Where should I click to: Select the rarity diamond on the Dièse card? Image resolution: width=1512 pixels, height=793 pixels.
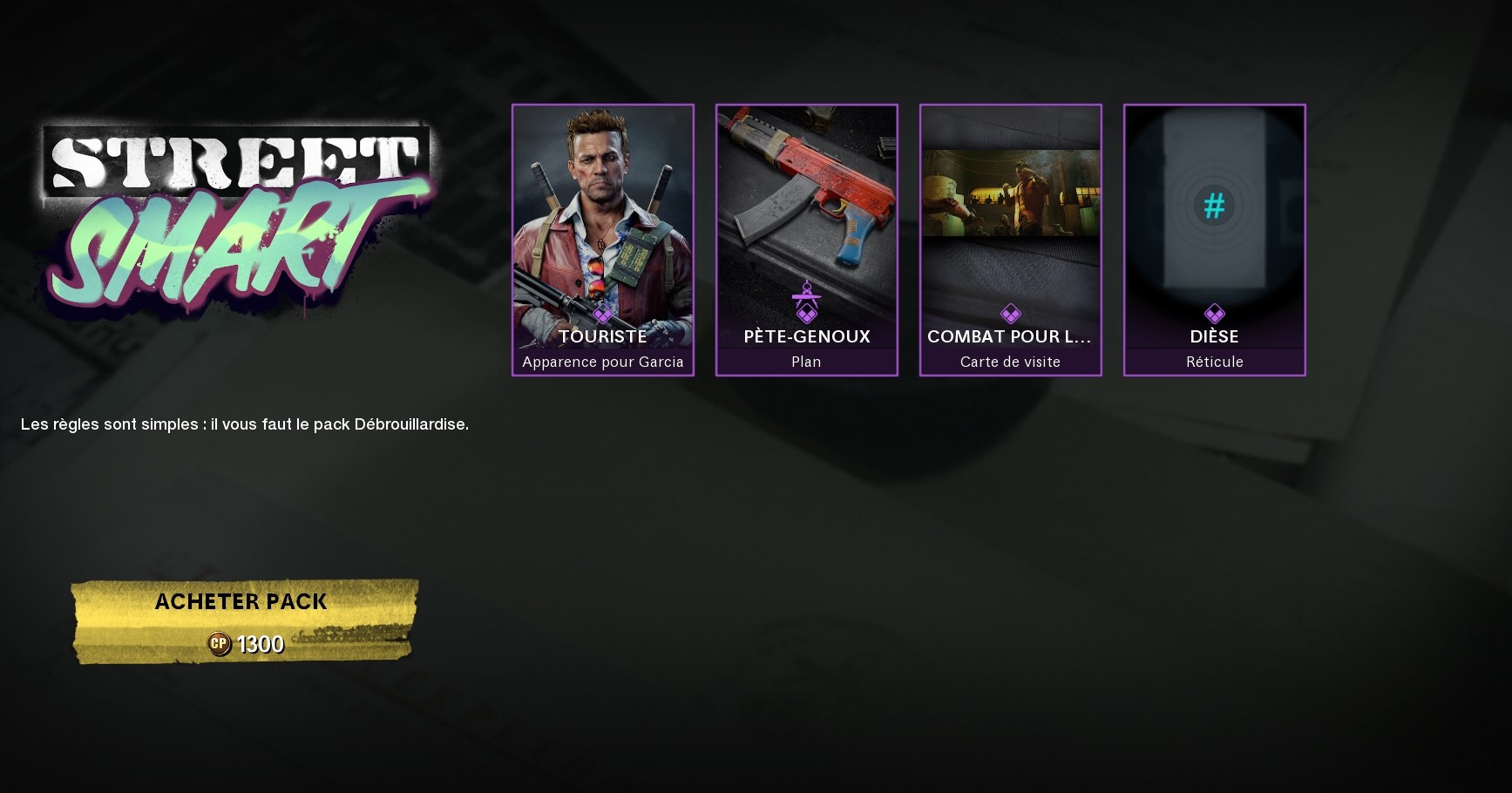tap(1214, 314)
